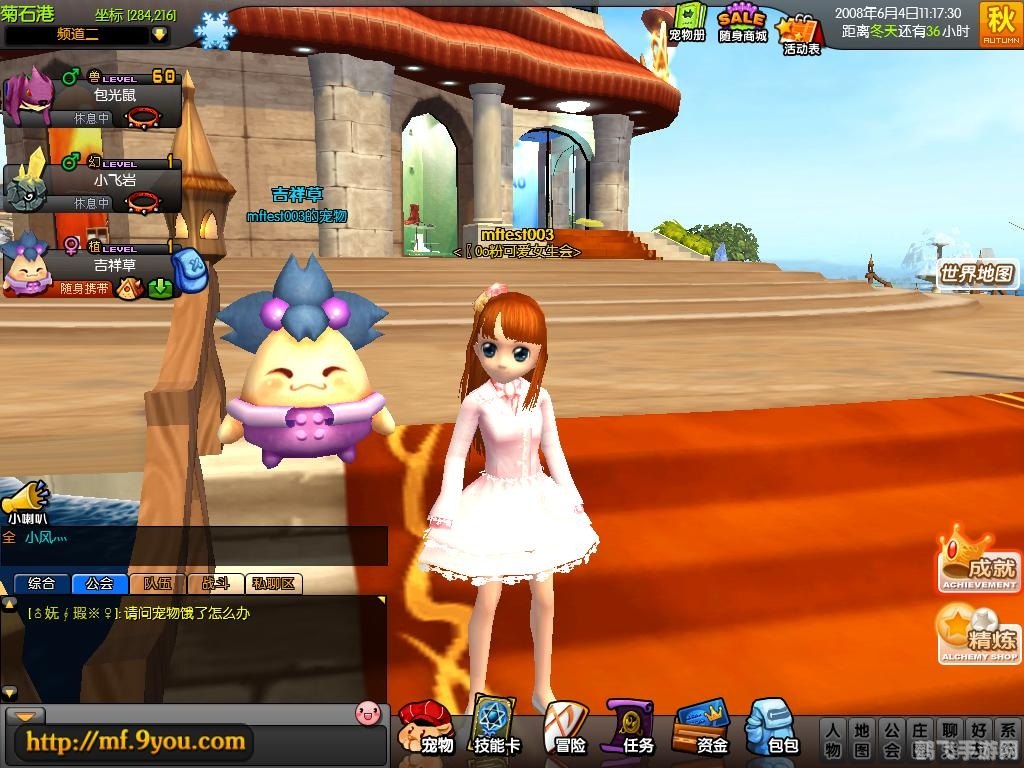This screenshot has height=768, width=1024.
Task: Open the 技能卡 skill card menu
Action: coord(495,727)
